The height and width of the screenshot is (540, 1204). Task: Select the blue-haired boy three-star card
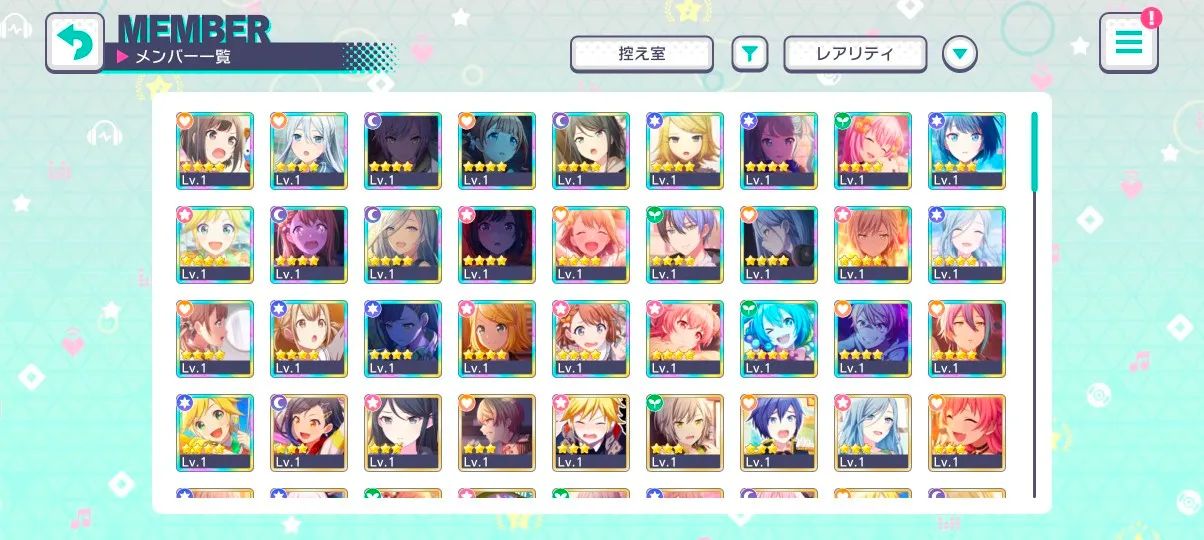click(x=779, y=432)
